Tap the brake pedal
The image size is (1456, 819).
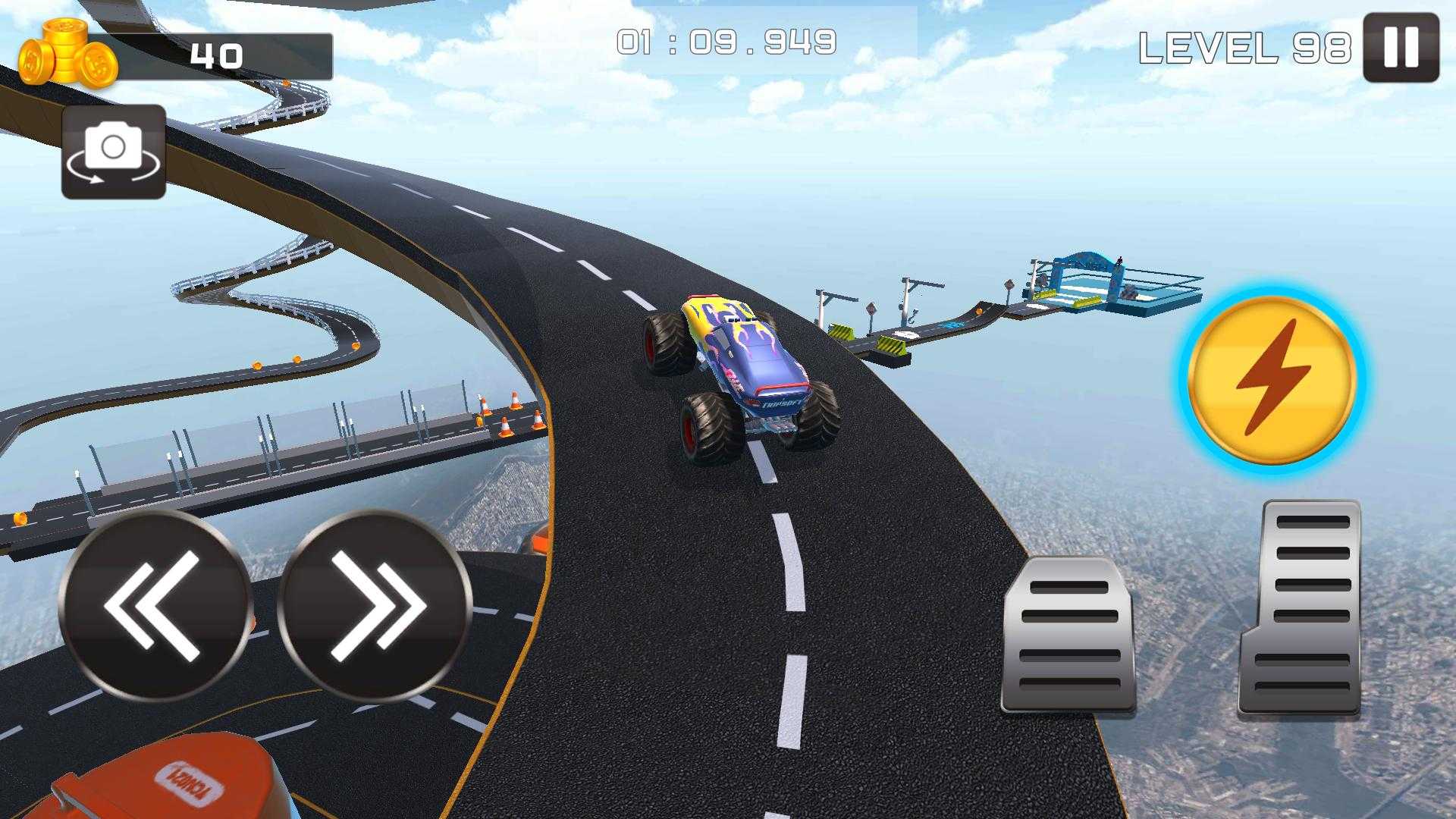pyautogui.click(x=1068, y=635)
